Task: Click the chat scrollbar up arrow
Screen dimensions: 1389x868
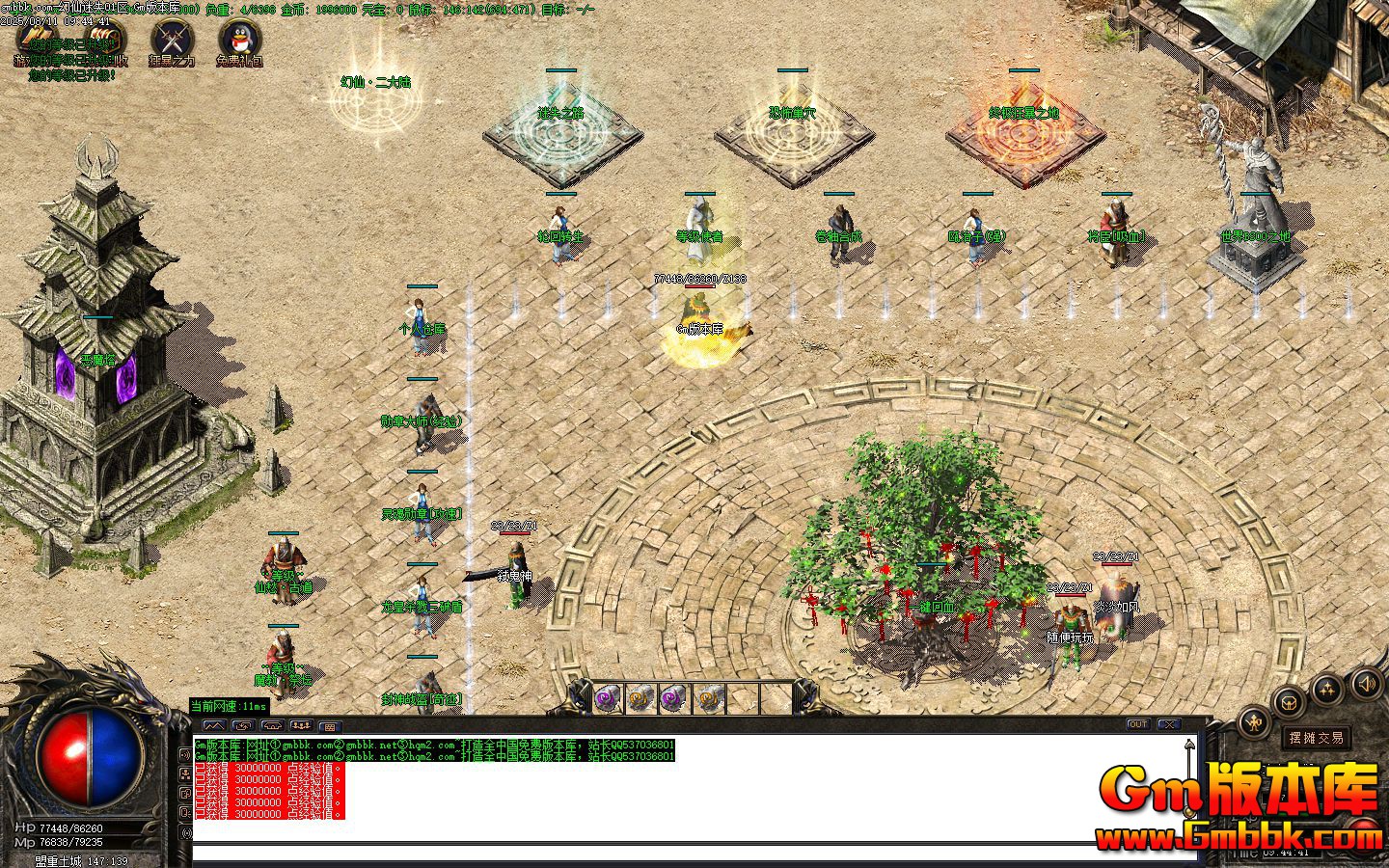Action: (1189, 743)
